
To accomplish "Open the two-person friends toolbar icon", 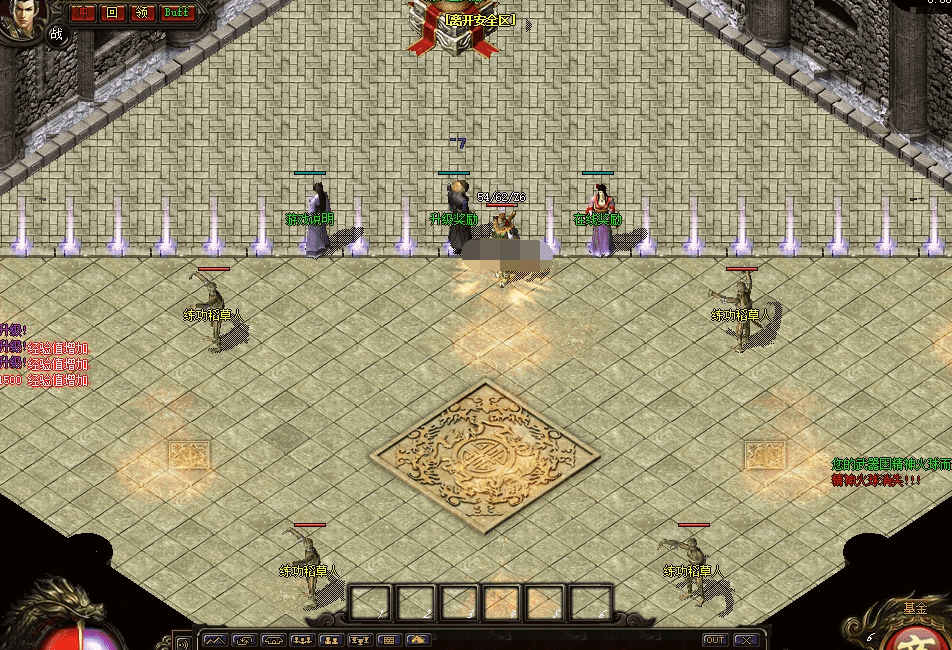I will pos(330,640).
